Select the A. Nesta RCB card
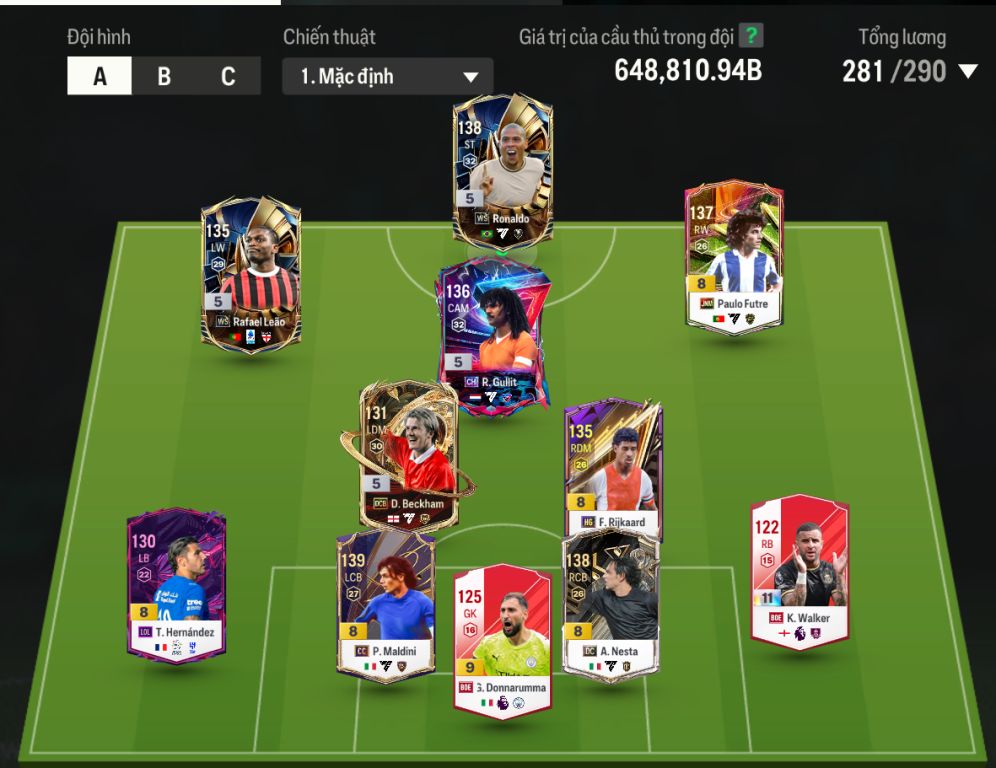Viewport: 996px width, 768px height. click(x=610, y=604)
